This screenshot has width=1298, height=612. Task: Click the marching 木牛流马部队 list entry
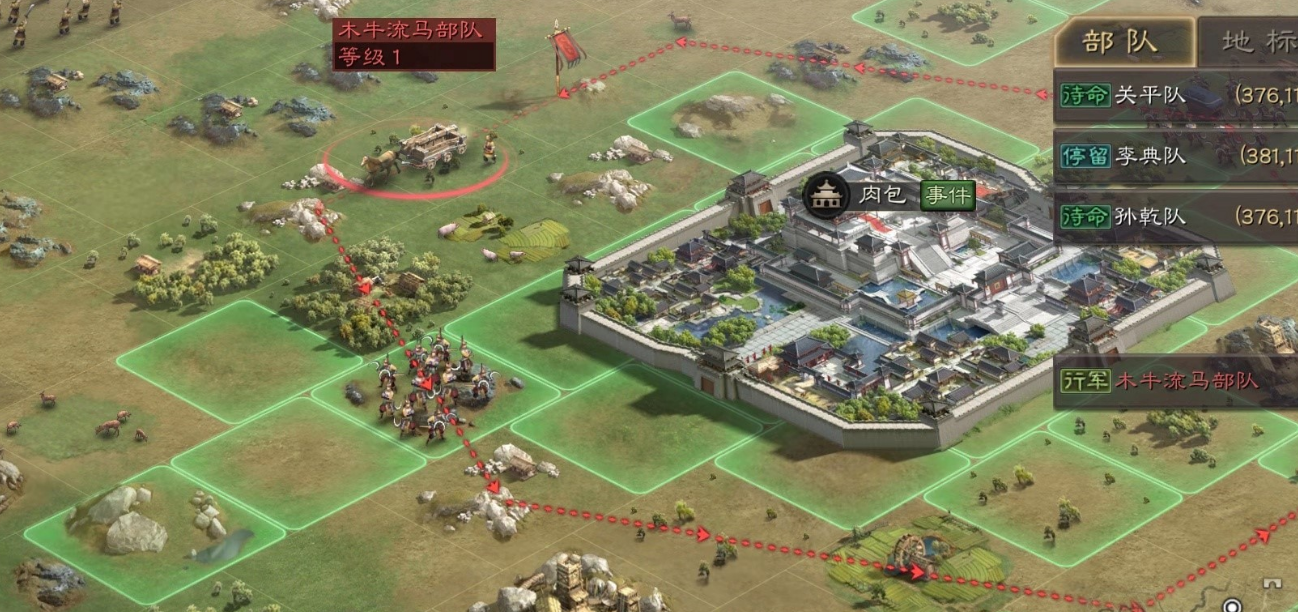[x=1175, y=381]
